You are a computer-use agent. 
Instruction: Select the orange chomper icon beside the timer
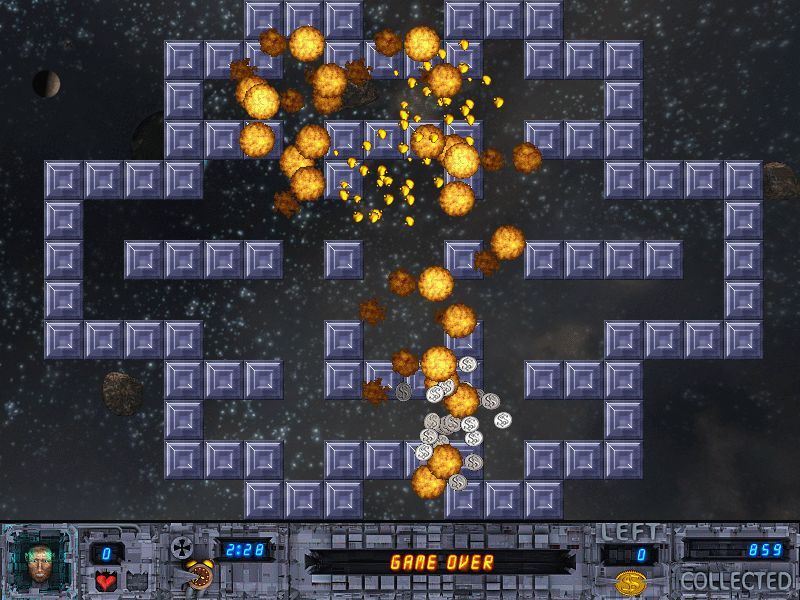click(197, 579)
